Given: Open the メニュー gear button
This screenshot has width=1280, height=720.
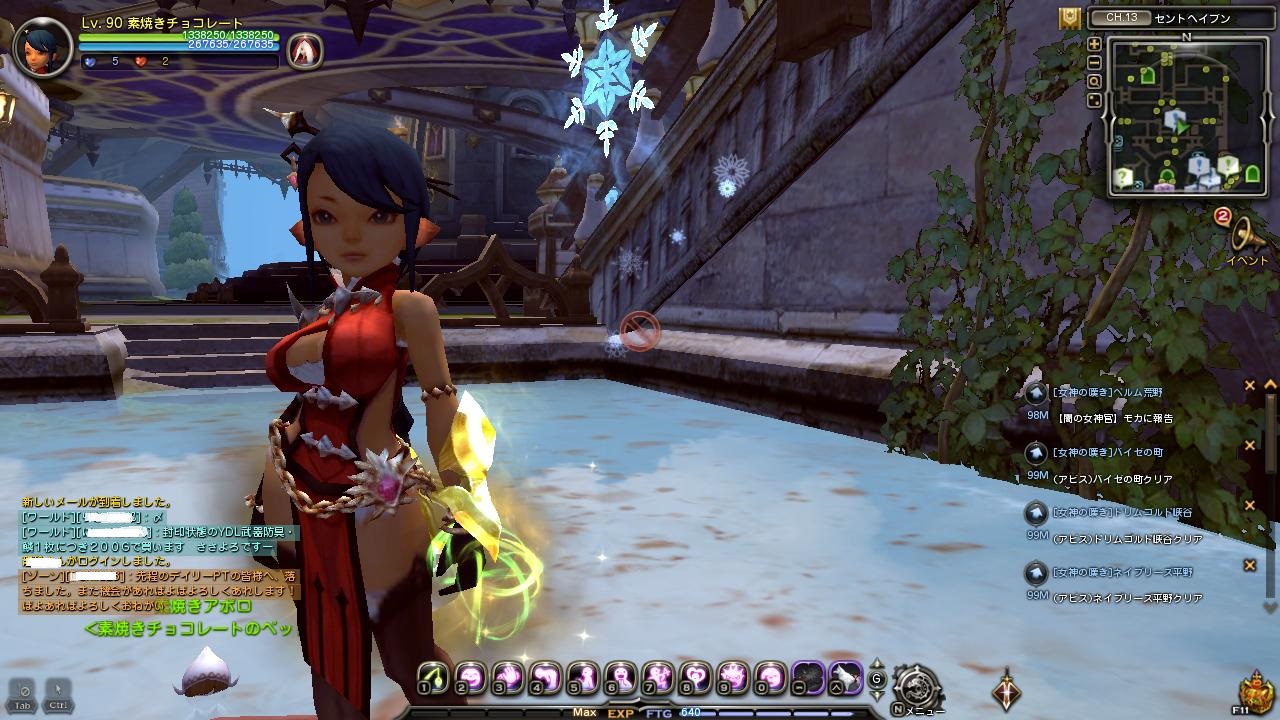Looking at the screenshot, I should click(915, 688).
